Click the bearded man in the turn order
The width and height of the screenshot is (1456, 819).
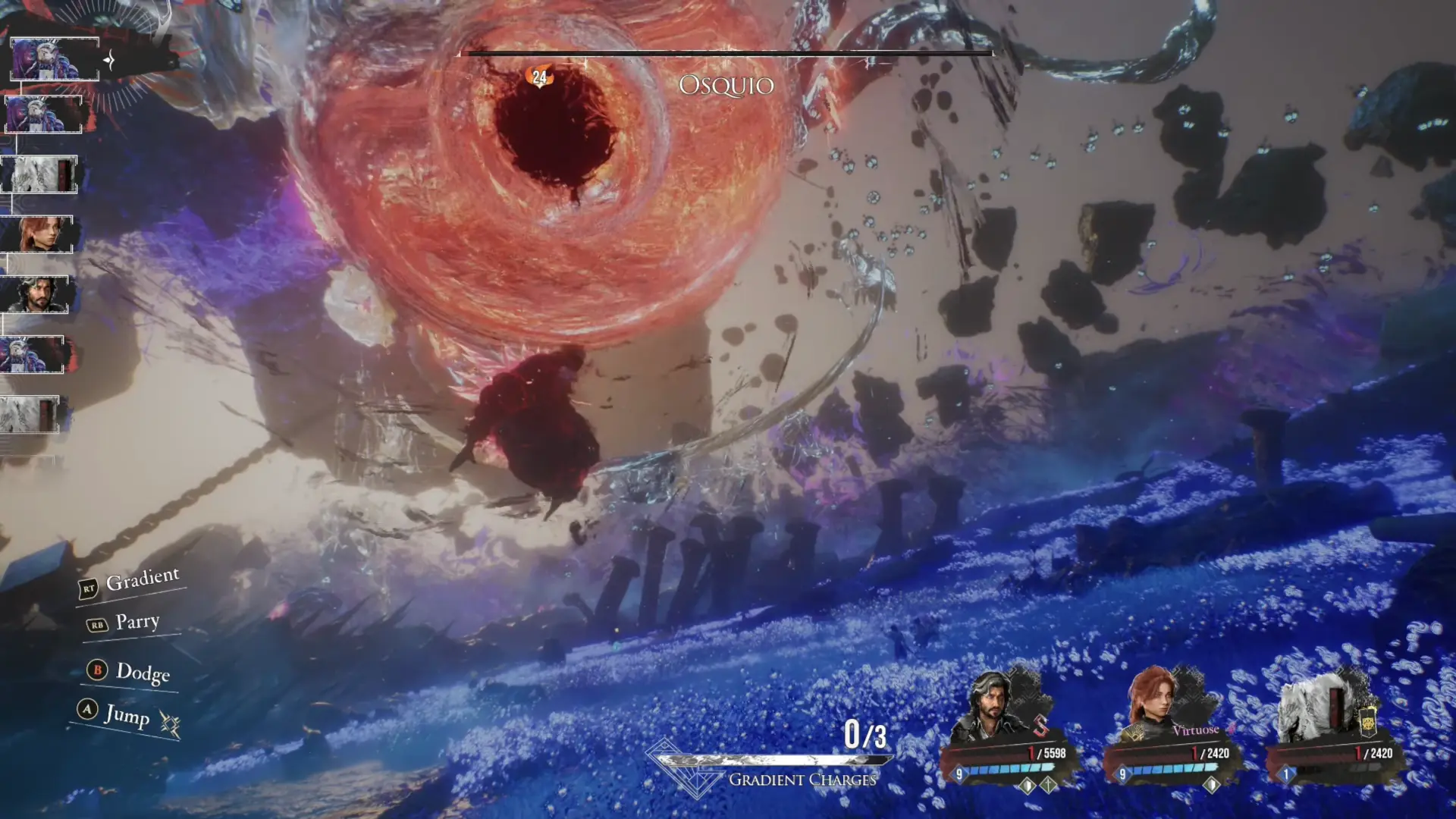pos(35,294)
